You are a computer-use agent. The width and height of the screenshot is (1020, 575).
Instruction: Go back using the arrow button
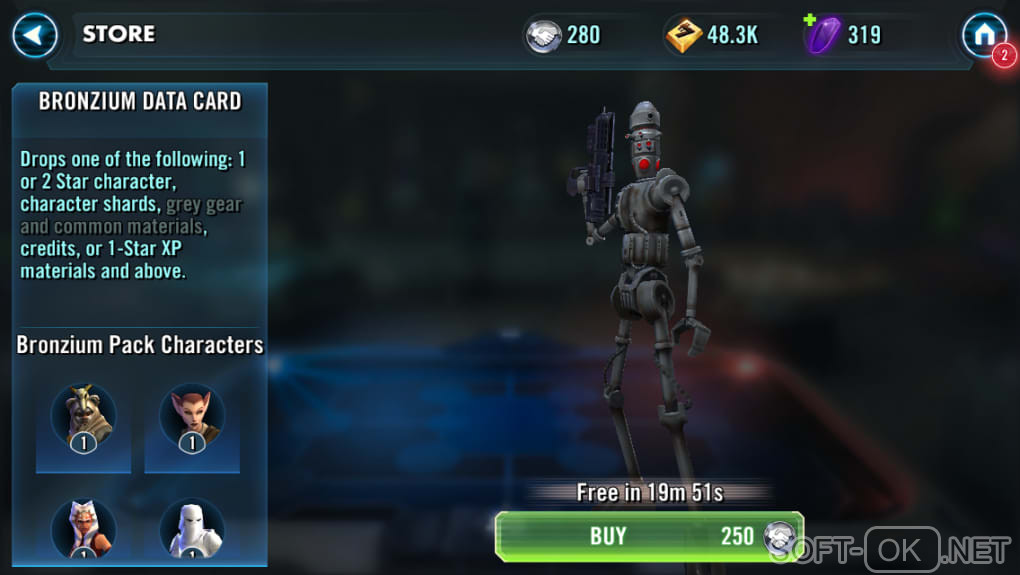pyautogui.click(x=35, y=36)
